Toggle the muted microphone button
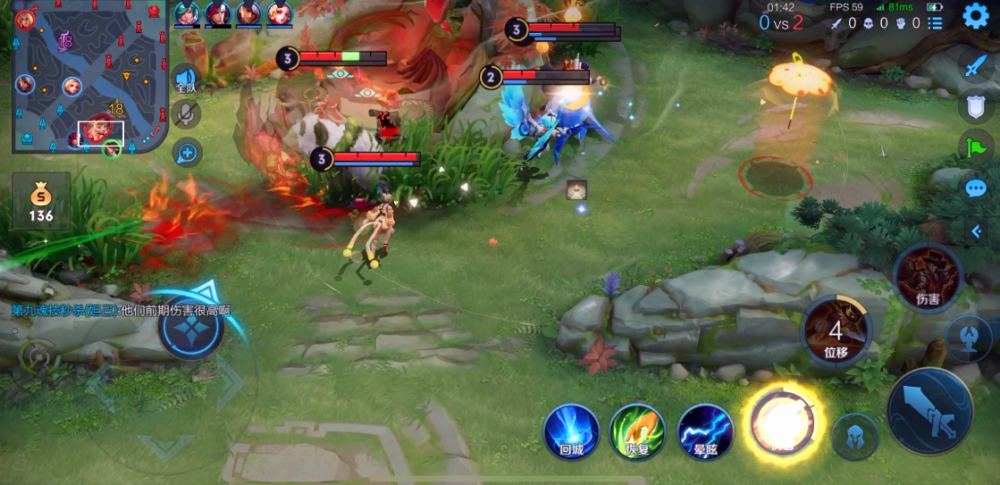 coord(186,114)
